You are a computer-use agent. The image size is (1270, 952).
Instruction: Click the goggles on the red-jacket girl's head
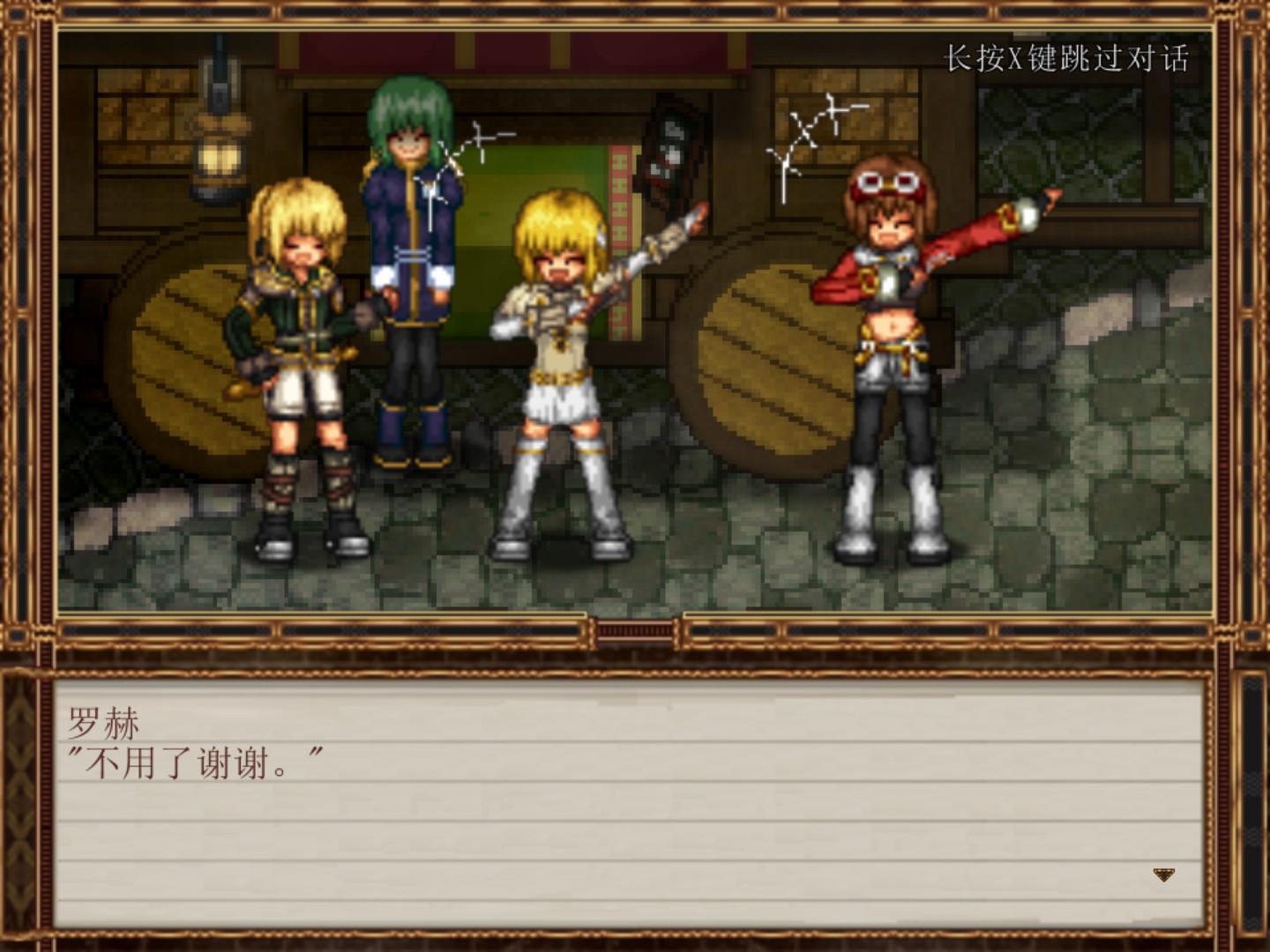[891, 185]
